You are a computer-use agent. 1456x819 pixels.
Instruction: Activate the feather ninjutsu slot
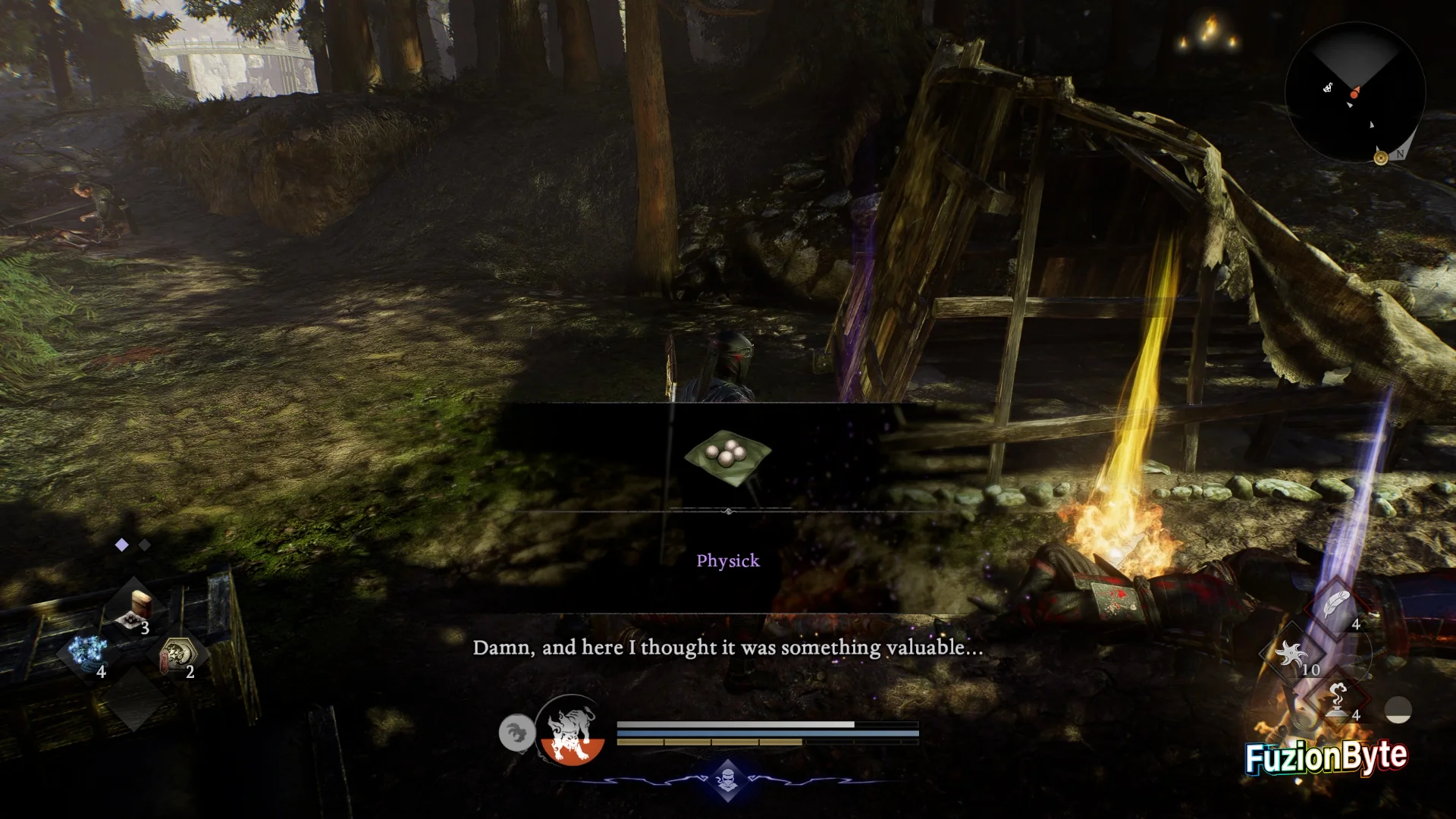pyautogui.click(x=1336, y=606)
